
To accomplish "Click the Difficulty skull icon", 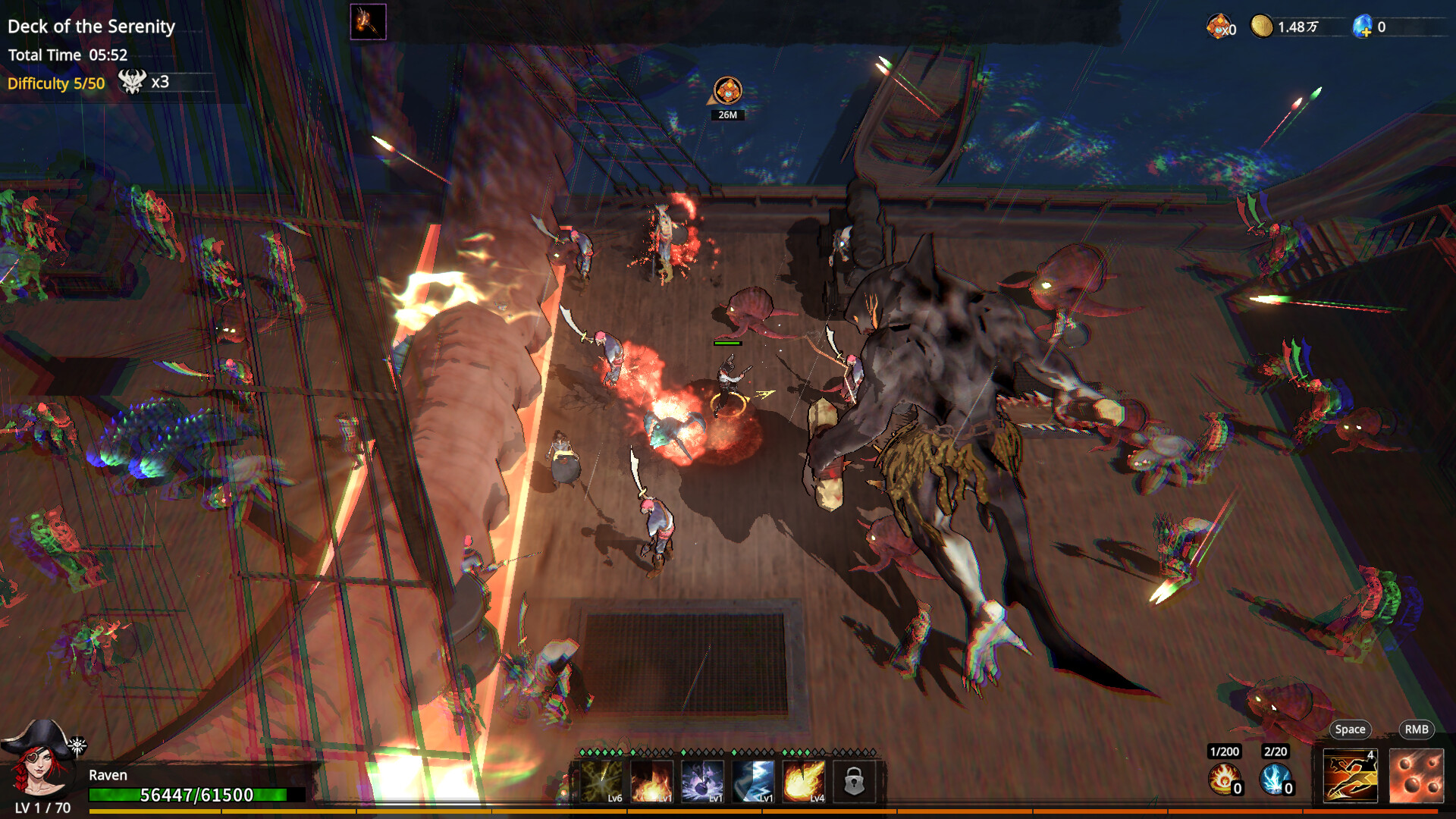I will pyautogui.click(x=133, y=80).
